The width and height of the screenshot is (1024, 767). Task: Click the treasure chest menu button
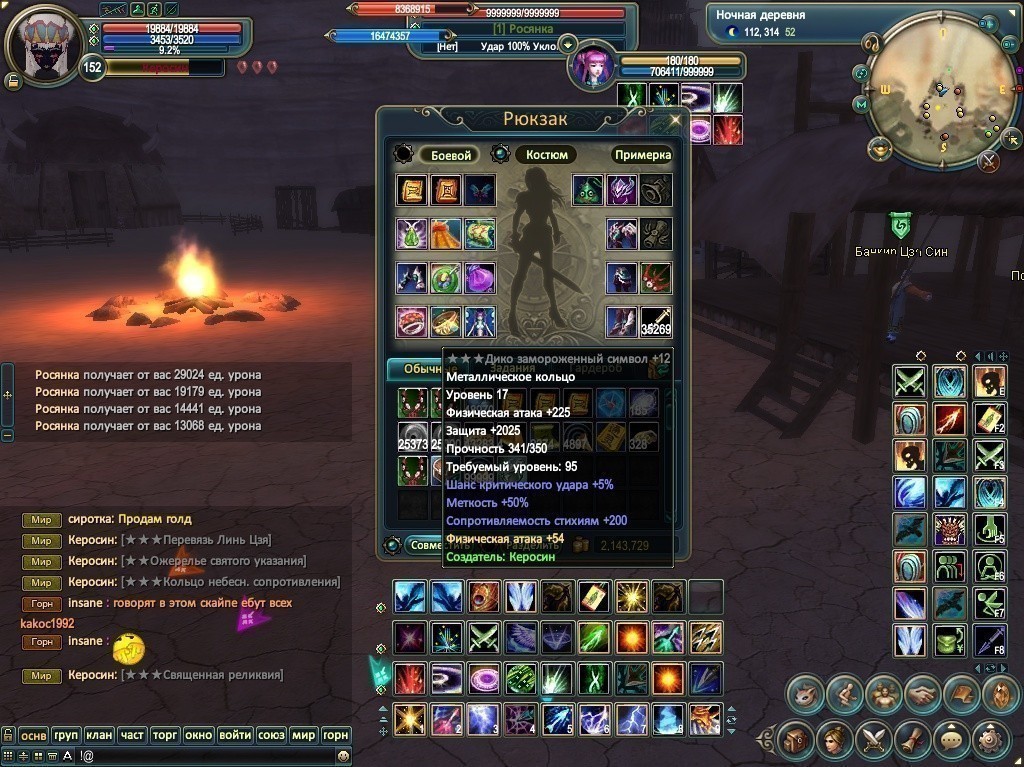point(795,741)
